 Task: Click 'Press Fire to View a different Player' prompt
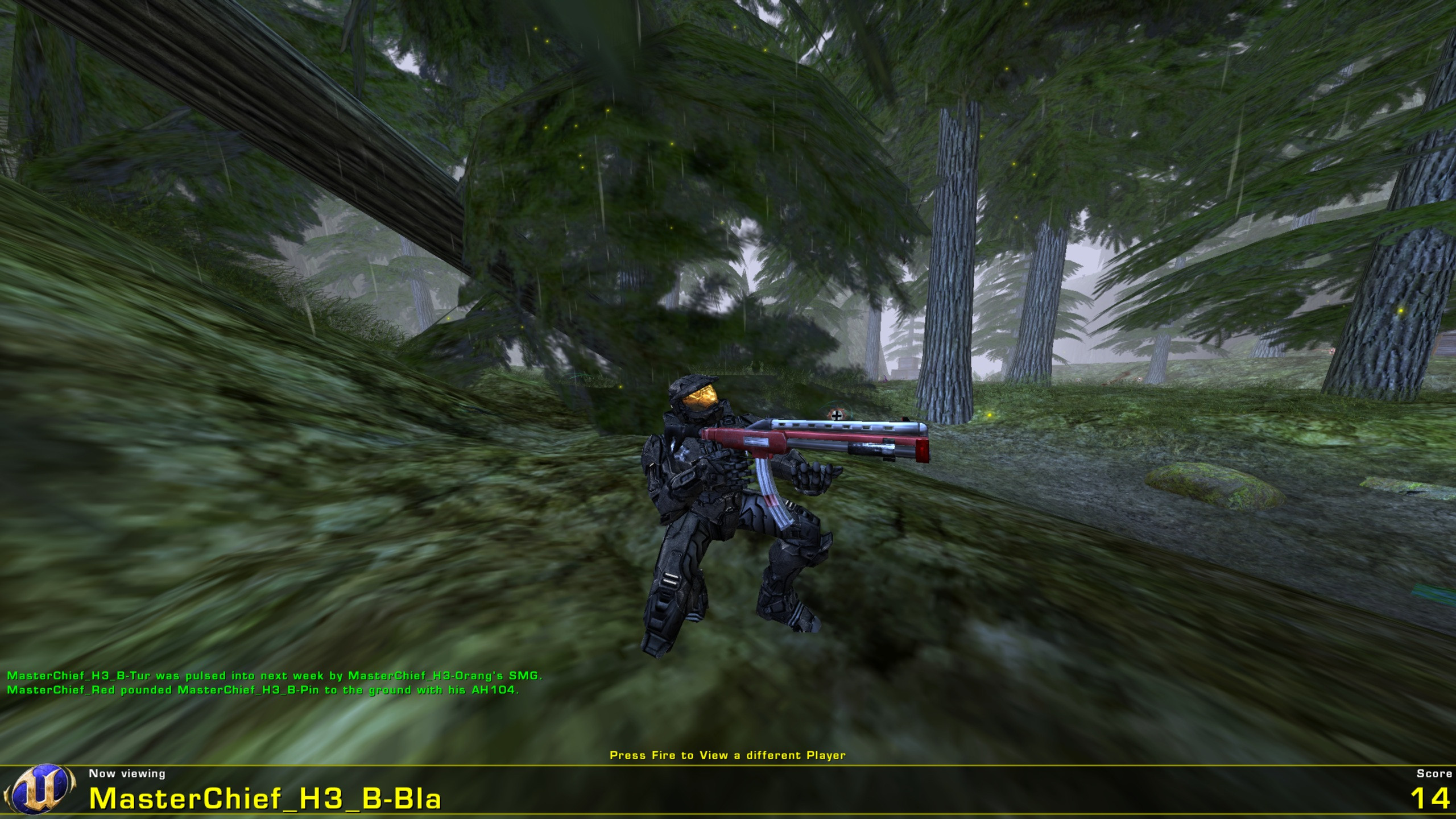click(728, 754)
